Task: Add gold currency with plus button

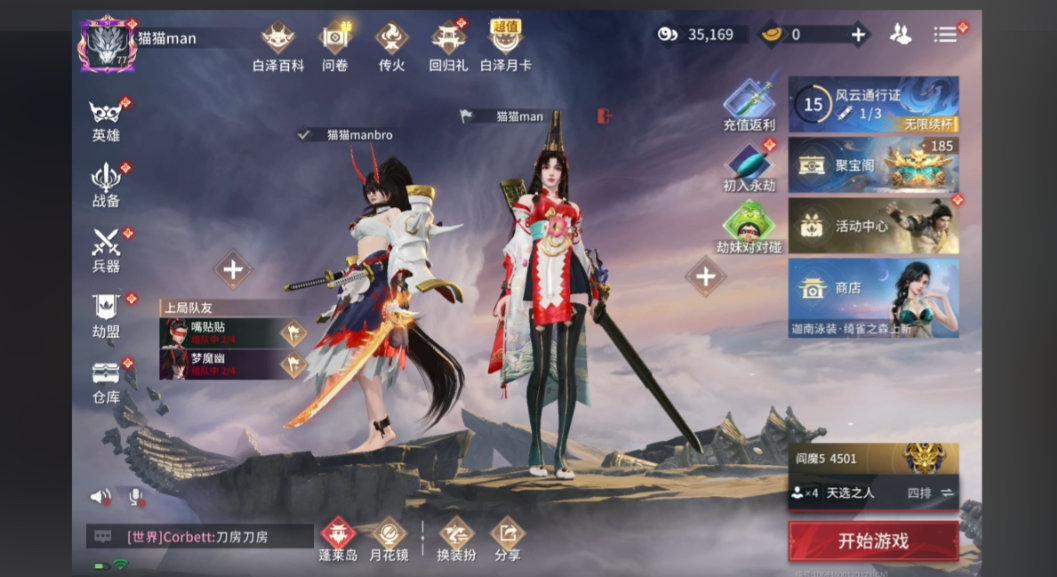Action: (857, 34)
